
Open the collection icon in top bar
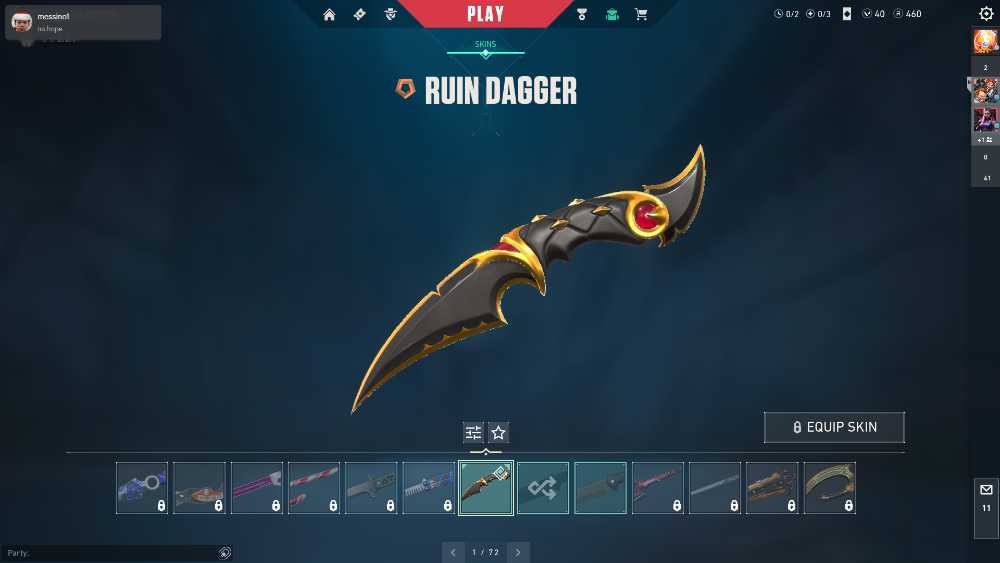[x=612, y=14]
